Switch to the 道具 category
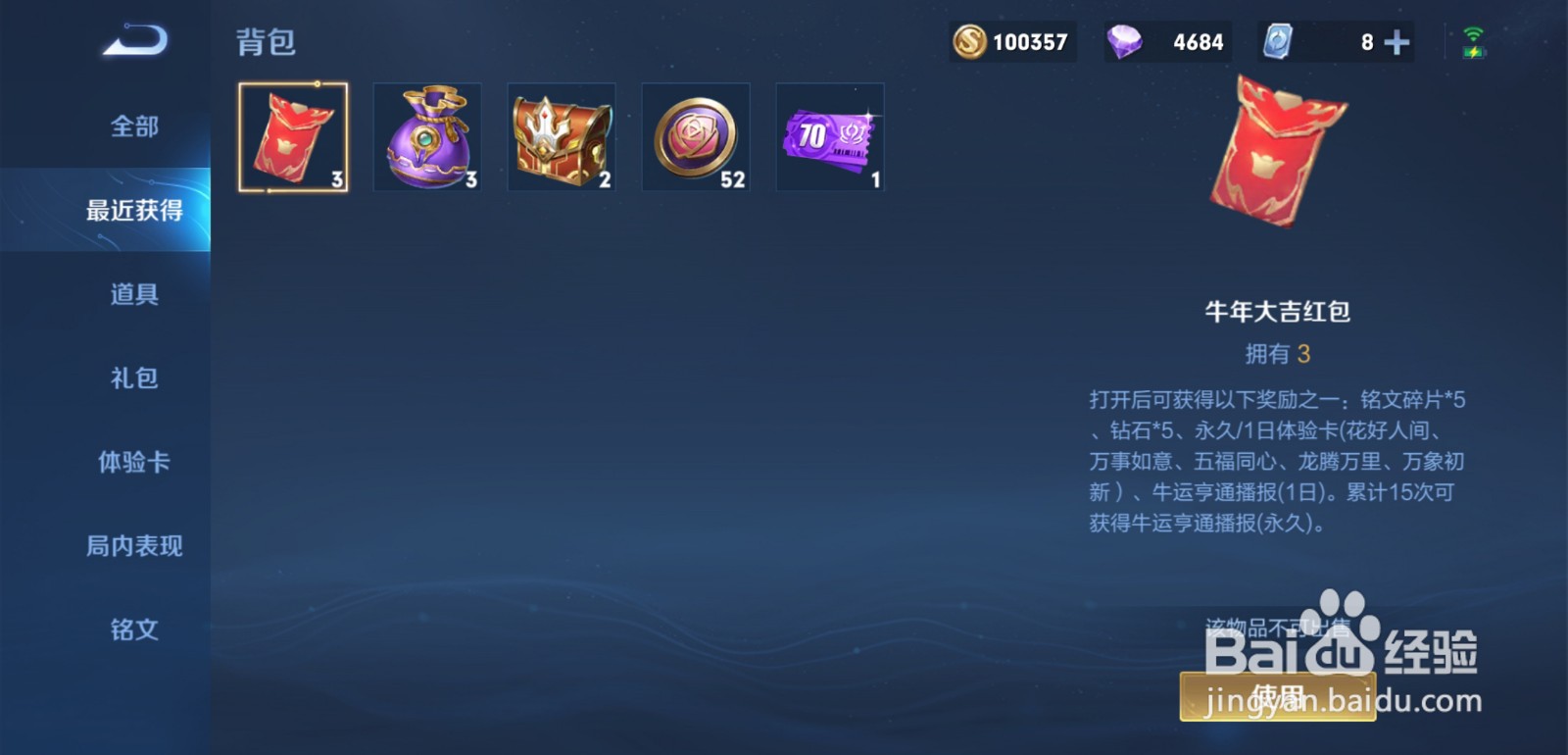 pyautogui.click(x=132, y=293)
